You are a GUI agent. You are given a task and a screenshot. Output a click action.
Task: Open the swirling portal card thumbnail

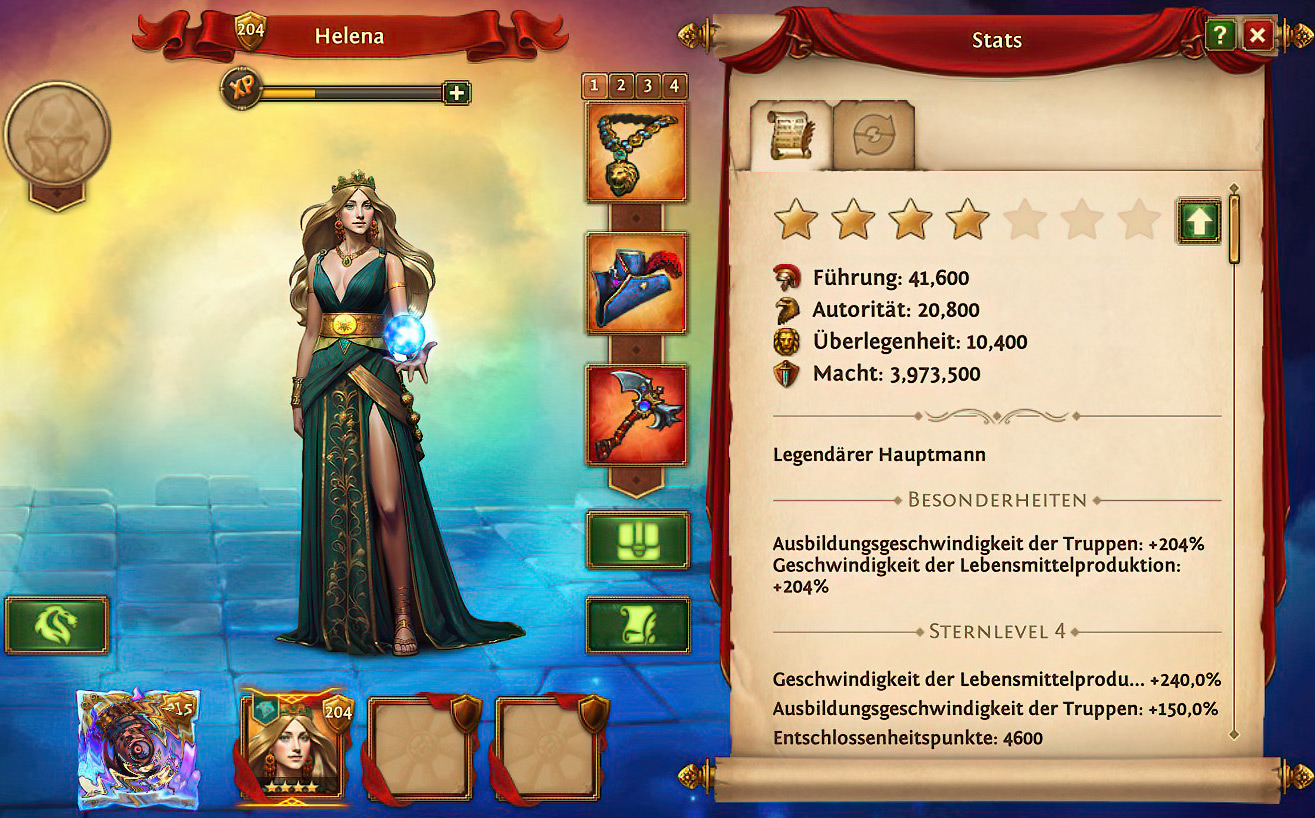click(x=138, y=748)
